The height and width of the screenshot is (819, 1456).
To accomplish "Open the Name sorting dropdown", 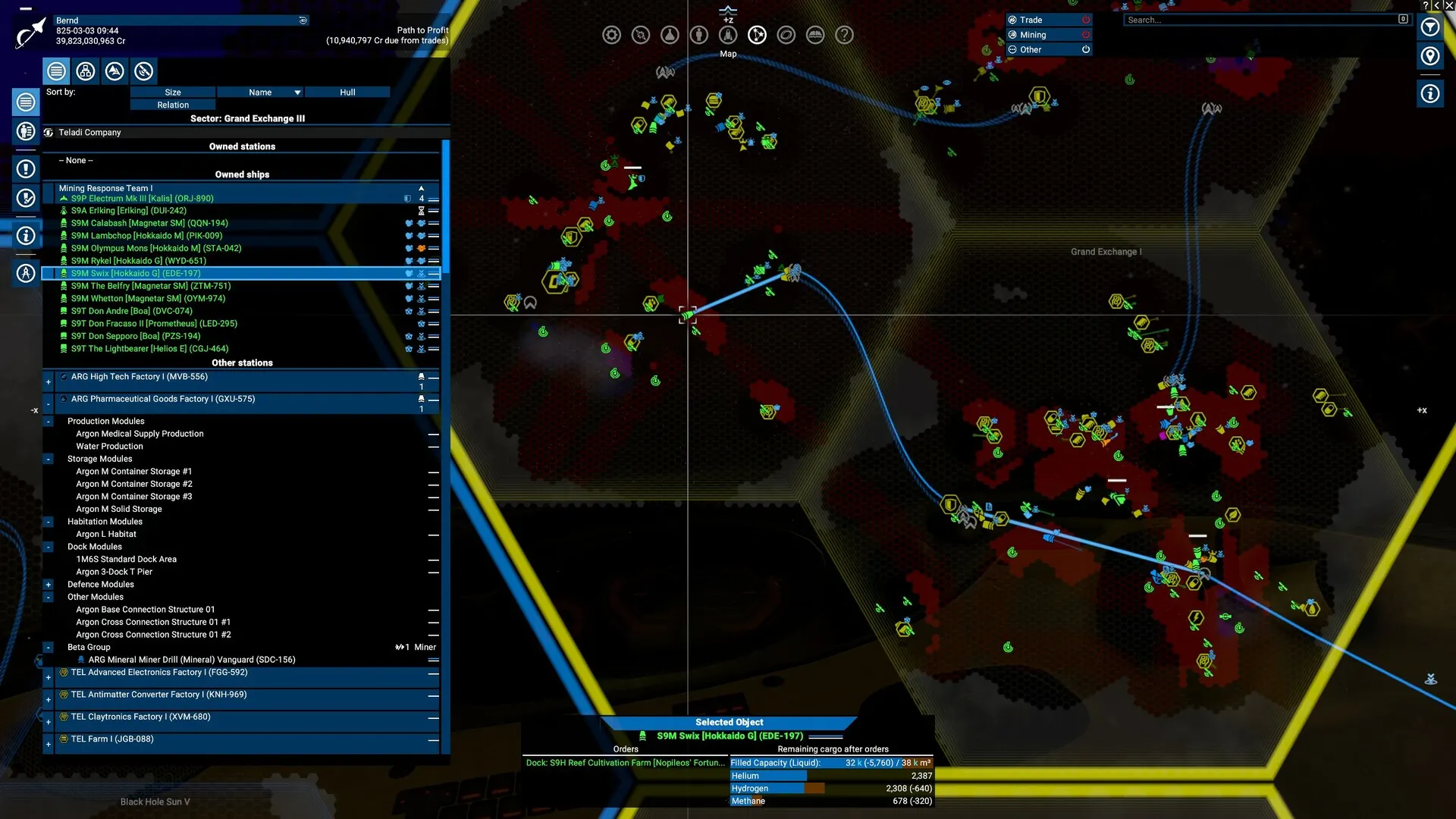I will tap(262, 92).
